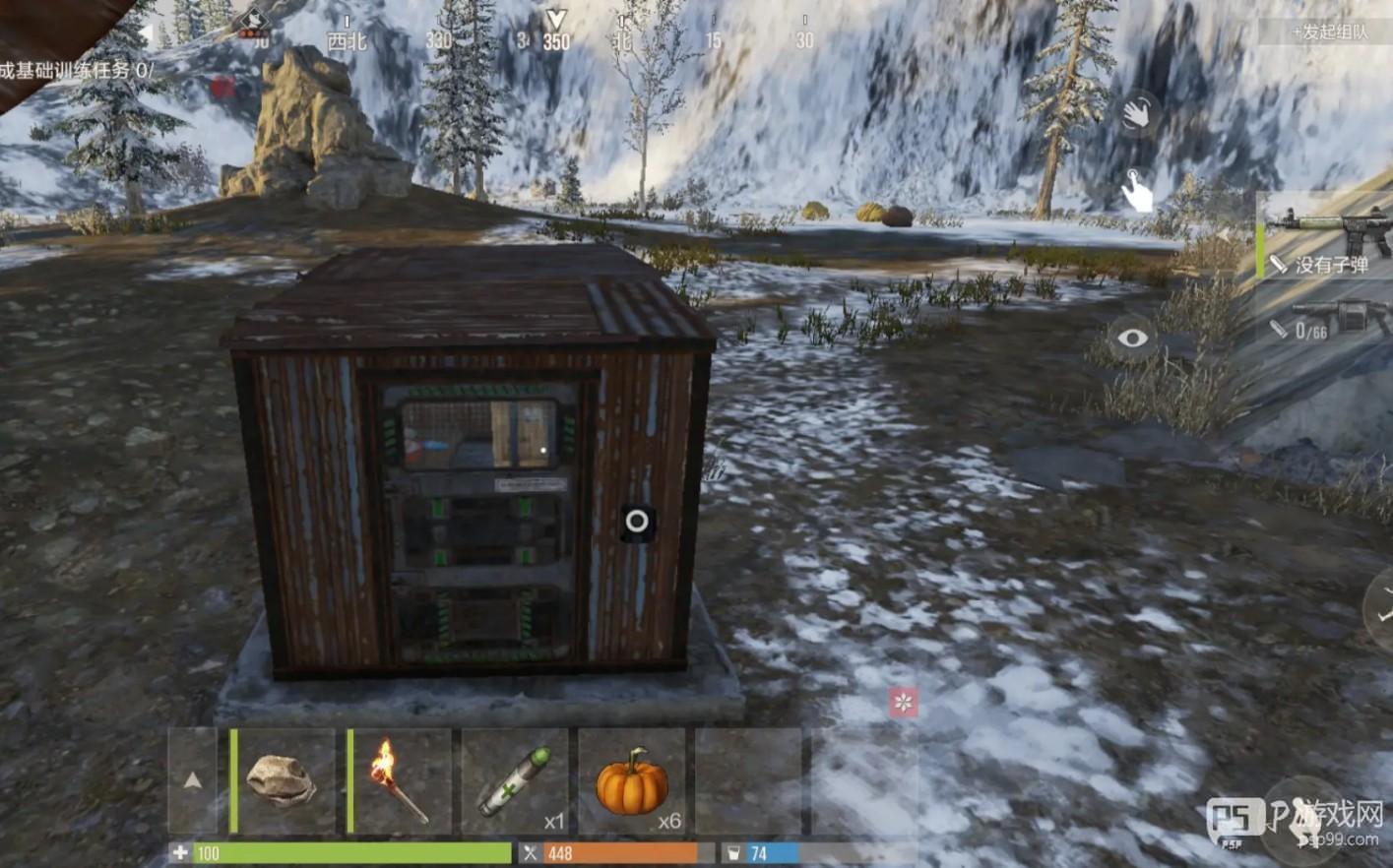Select the rock hotbar slot

coord(282,781)
